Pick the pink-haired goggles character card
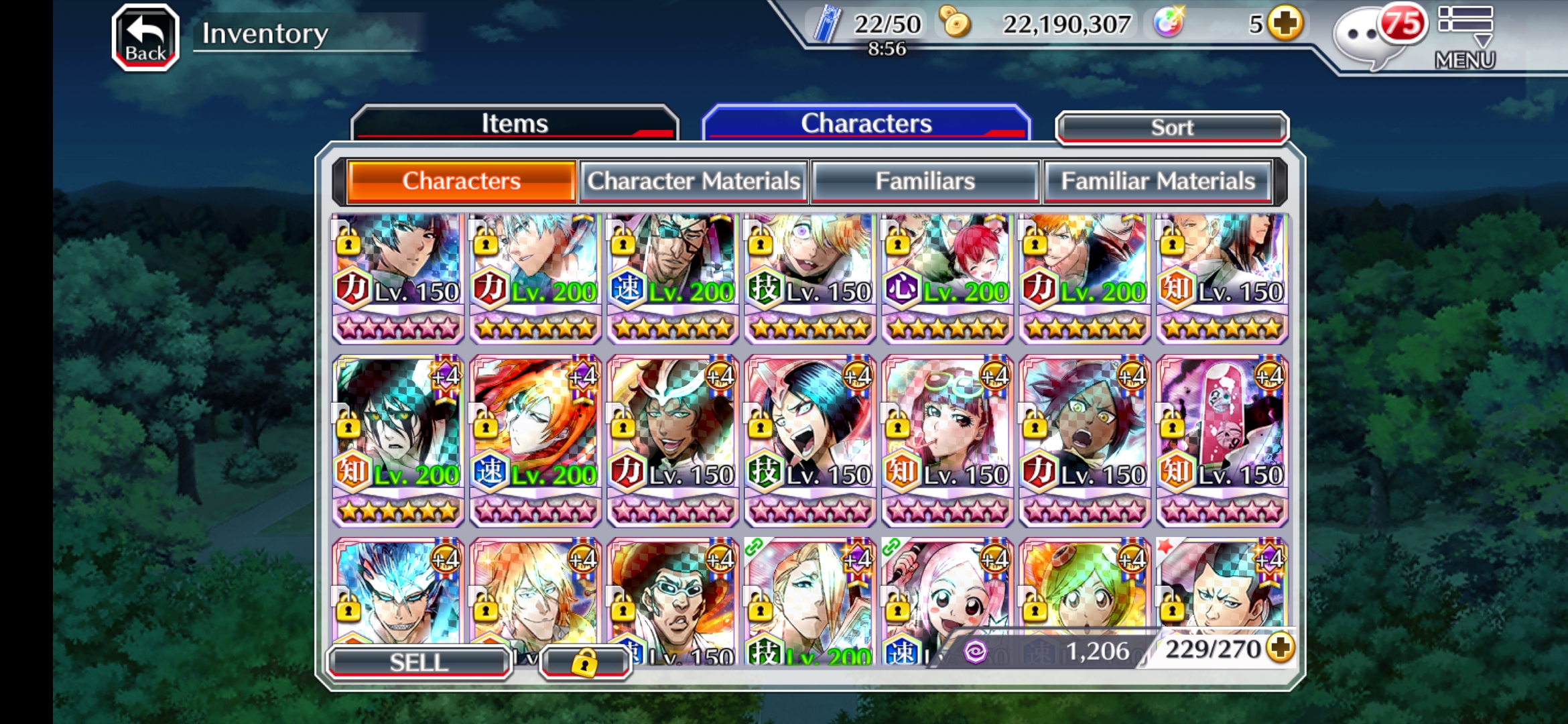The width and height of the screenshot is (1568, 724). (947, 439)
